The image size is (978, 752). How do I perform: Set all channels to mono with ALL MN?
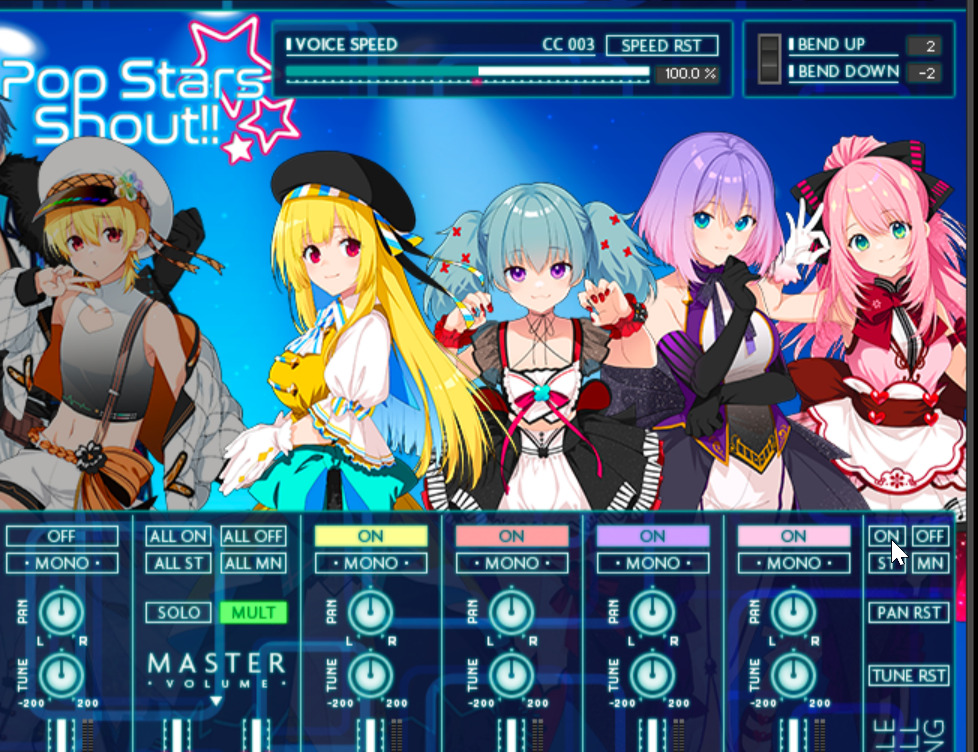click(253, 563)
